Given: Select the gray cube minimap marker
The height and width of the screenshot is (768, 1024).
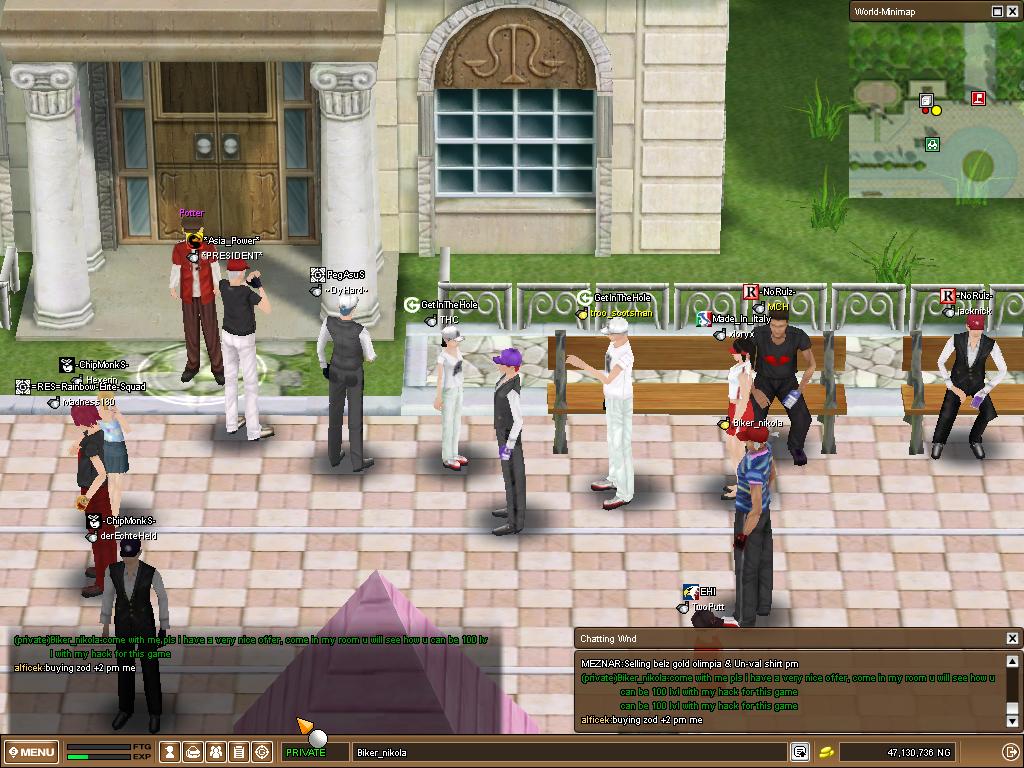Looking at the screenshot, I should (927, 100).
